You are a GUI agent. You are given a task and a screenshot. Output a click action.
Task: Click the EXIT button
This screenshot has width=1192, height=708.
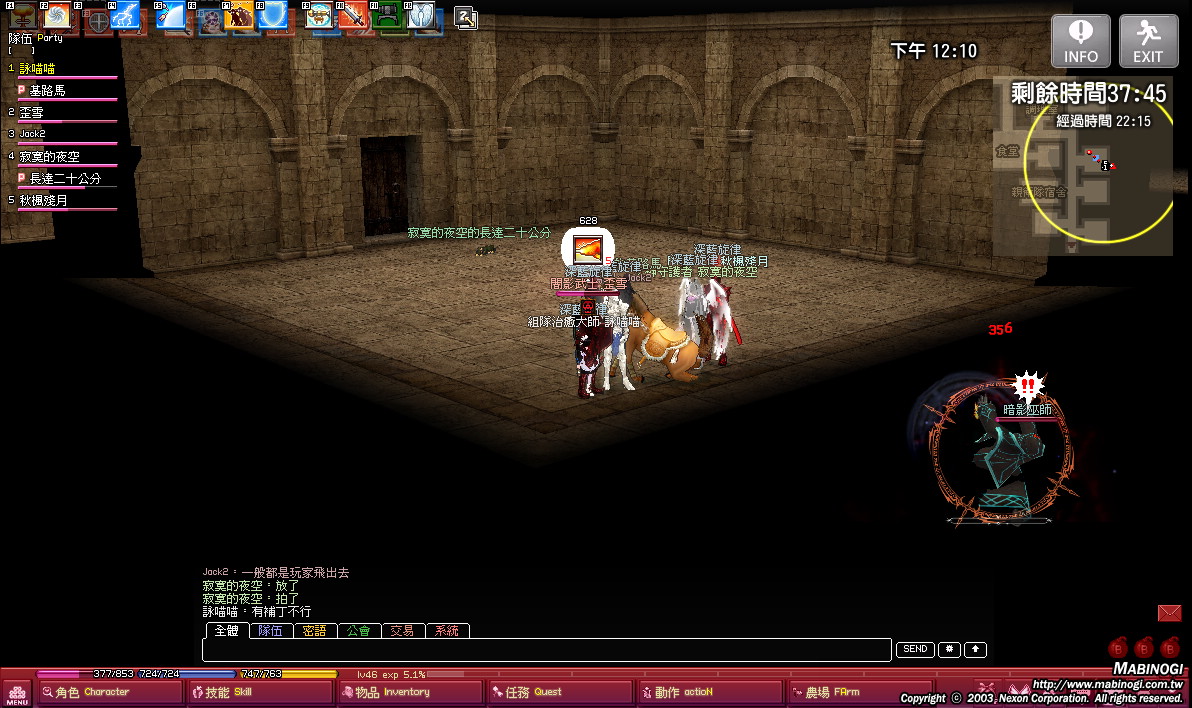[x=1148, y=41]
